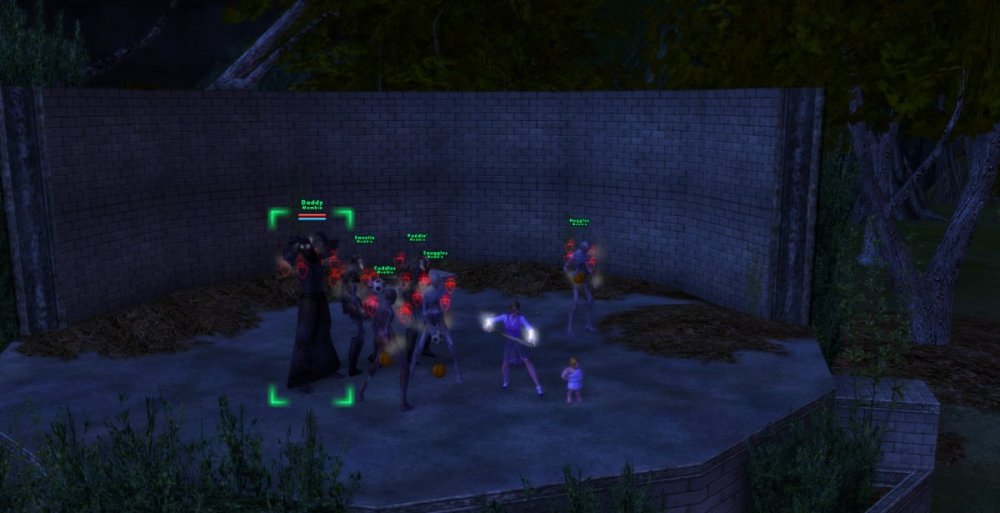Target the Puddin' nameplate
The width and height of the screenshot is (1000, 513).
[417, 236]
